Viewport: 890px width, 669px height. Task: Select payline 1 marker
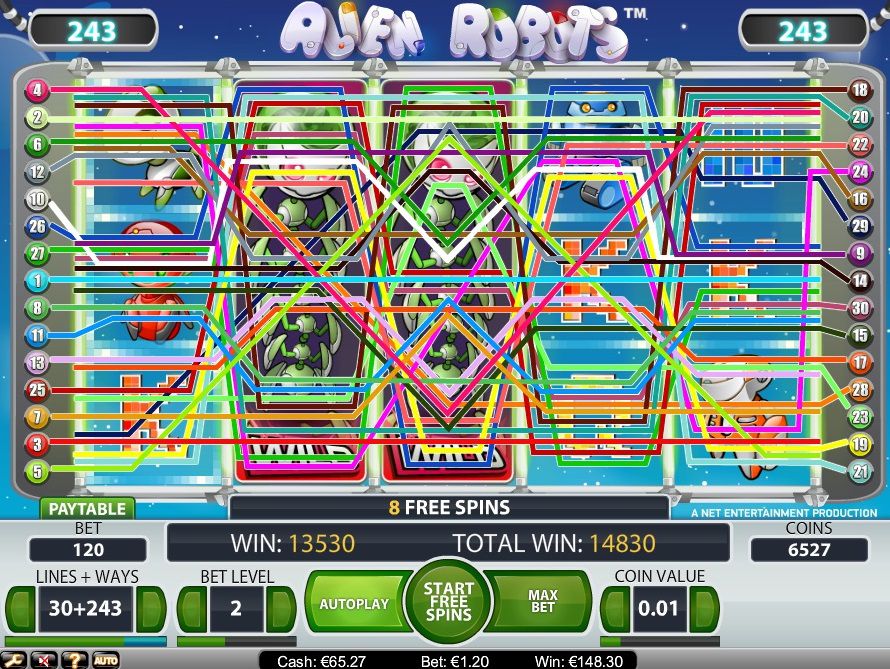pyautogui.click(x=36, y=281)
